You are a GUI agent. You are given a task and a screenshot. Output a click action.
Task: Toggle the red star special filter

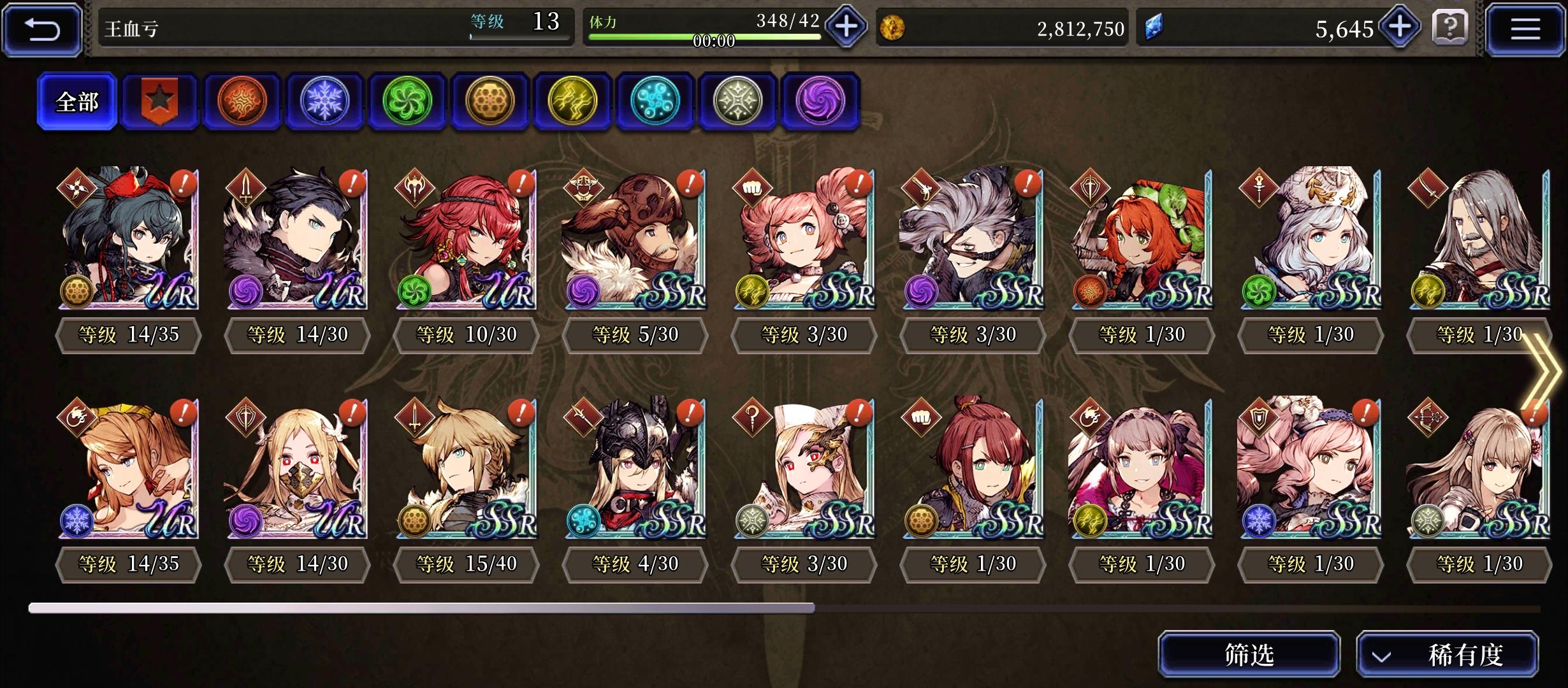pos(160,102)
